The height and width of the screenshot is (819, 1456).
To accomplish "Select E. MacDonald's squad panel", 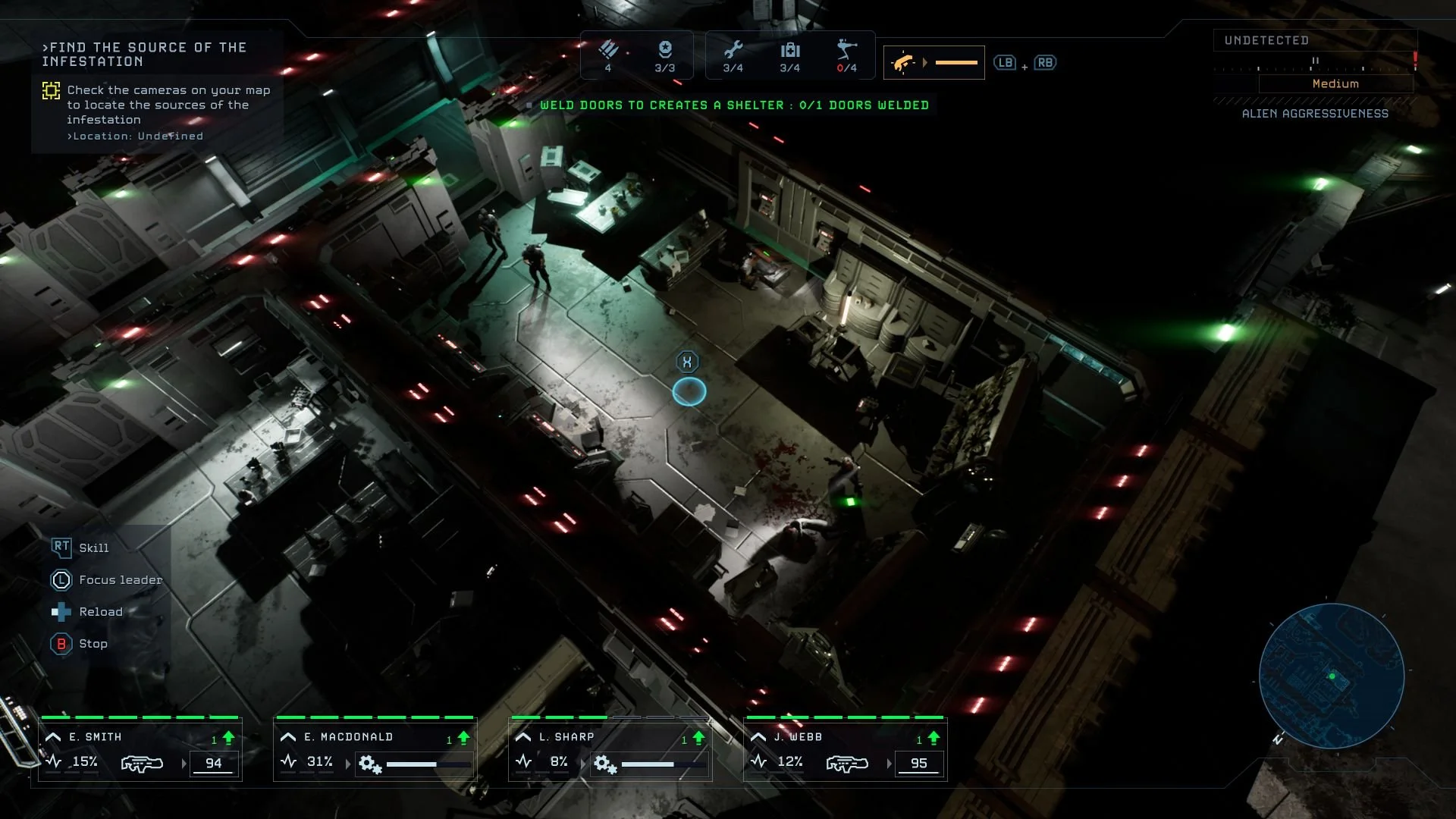I will 375,749.
